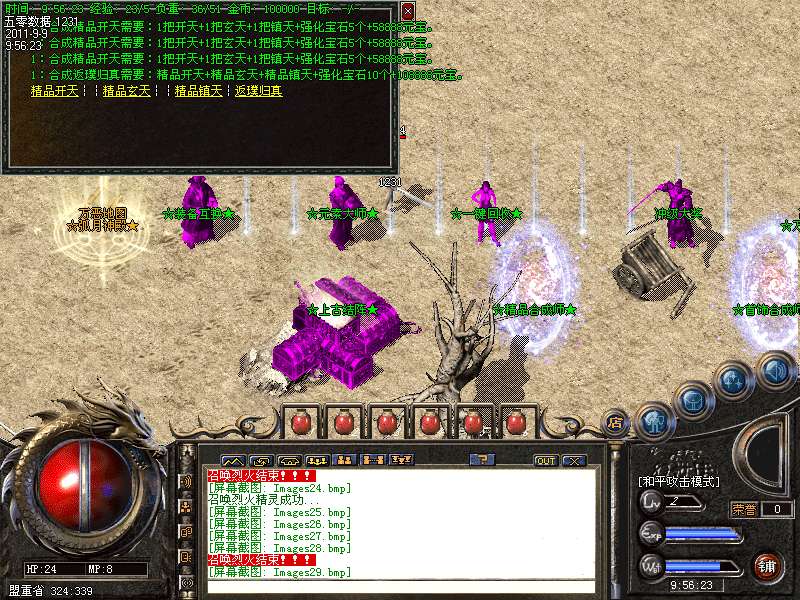
Task: Toggle the sound speaker icon
Action: click(x=773, y=371)
